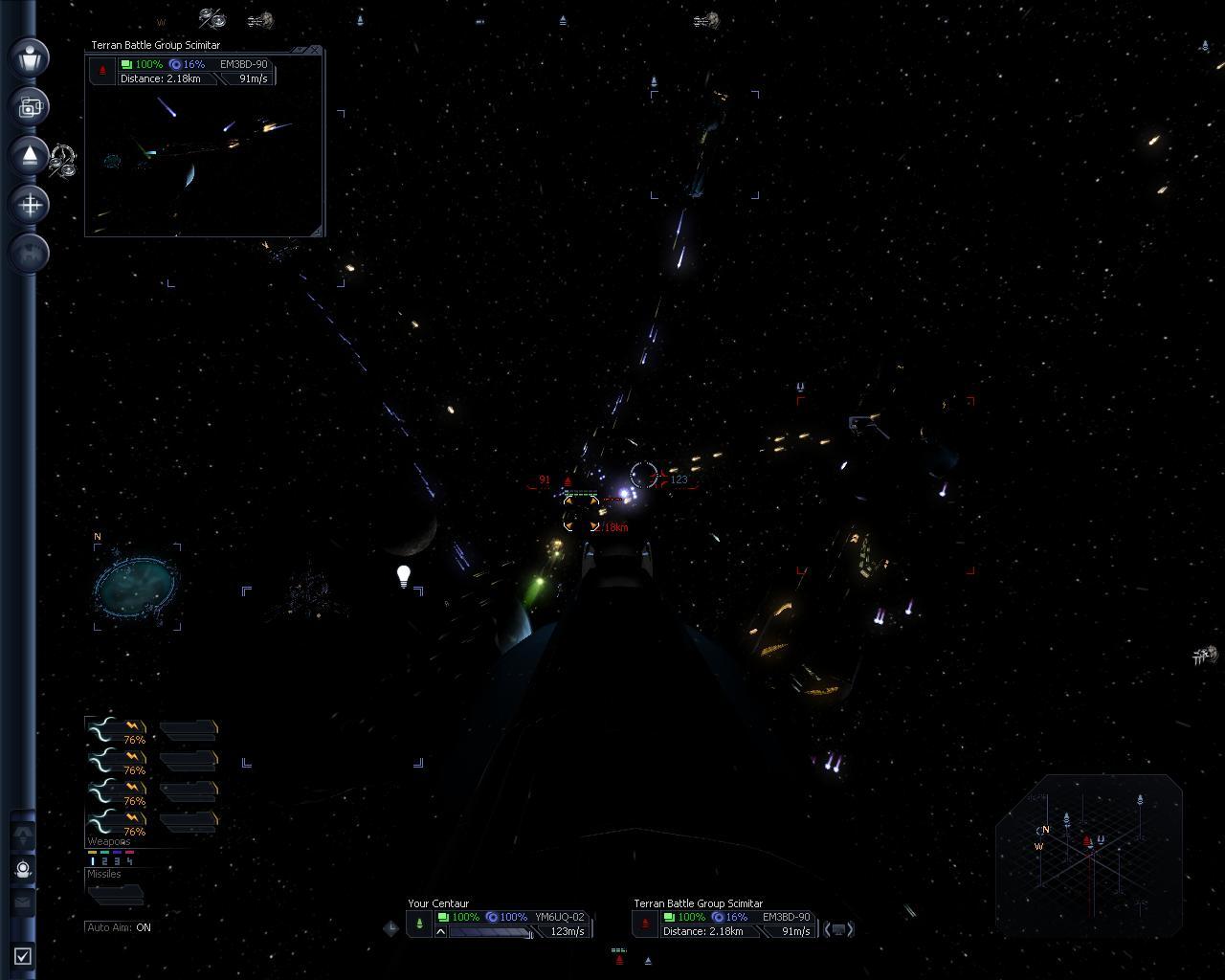
Task: Close the Terran Battle Group Scimitar monitor
Action: coord(316,50)
